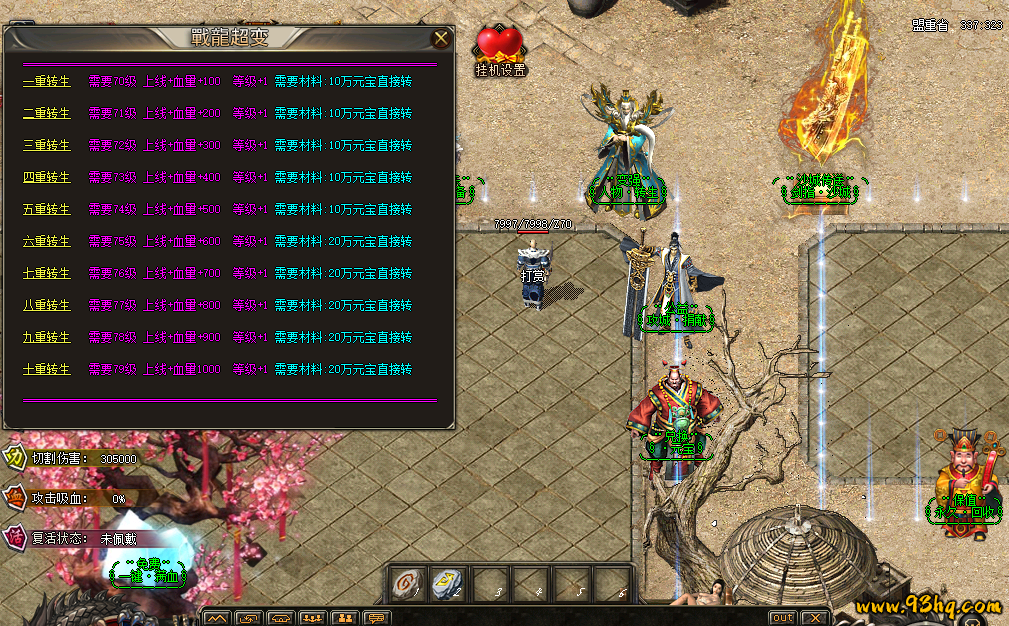Choose the 二重转生 rebirth link

(46, 113)
